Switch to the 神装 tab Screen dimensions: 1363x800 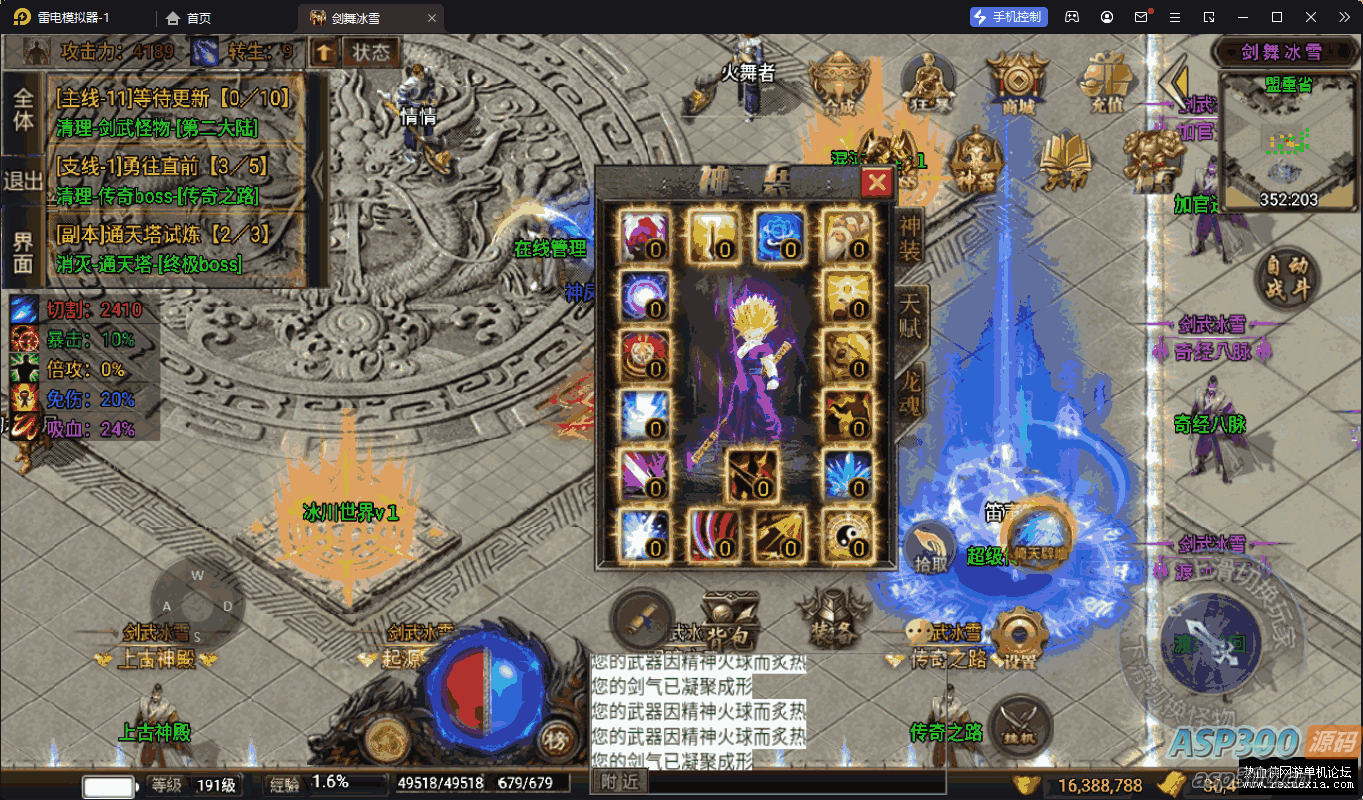tap(909, 238)
